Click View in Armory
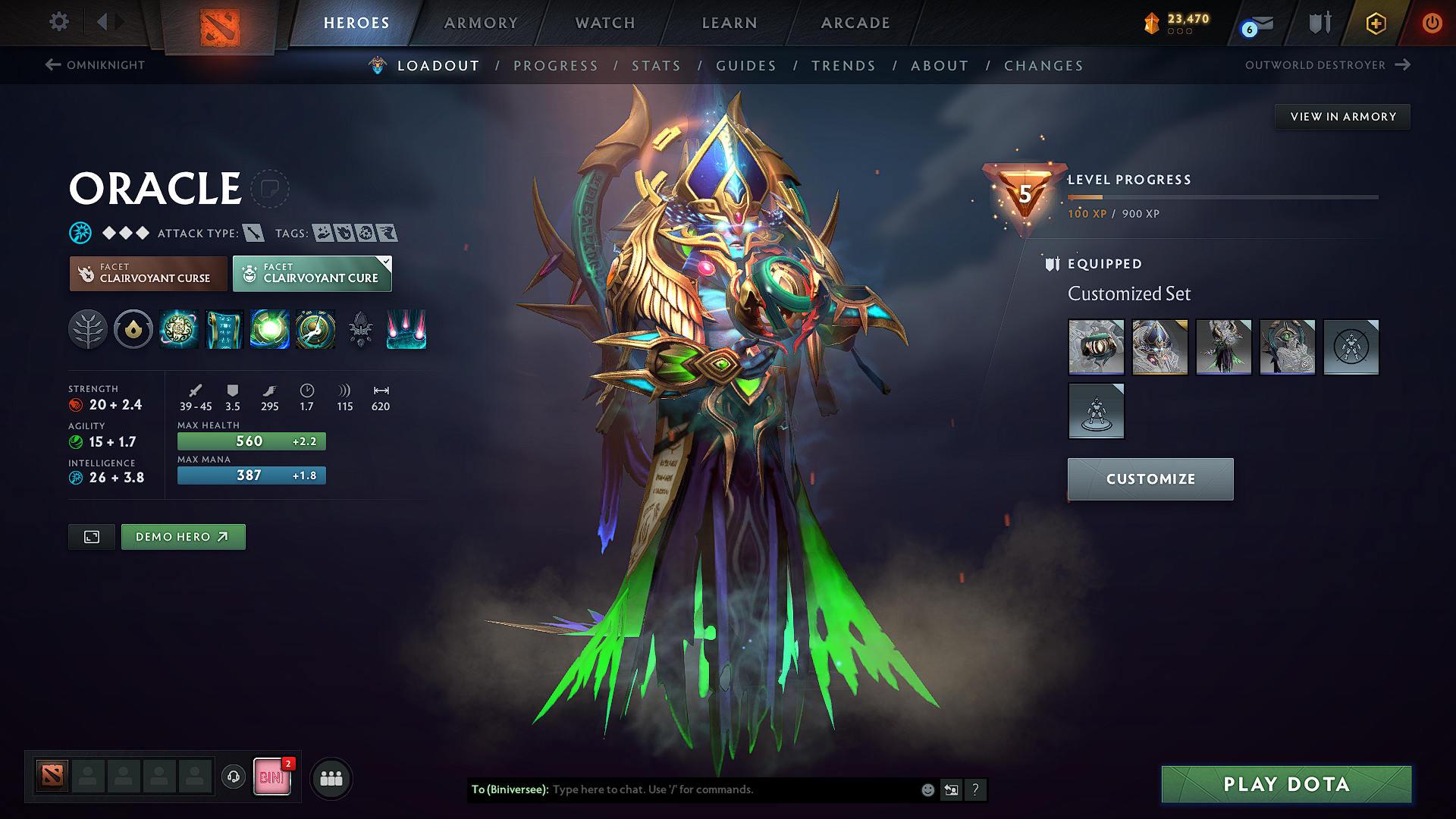The width and height of the screenshot is (1456, 819). tap(1342, 116)
